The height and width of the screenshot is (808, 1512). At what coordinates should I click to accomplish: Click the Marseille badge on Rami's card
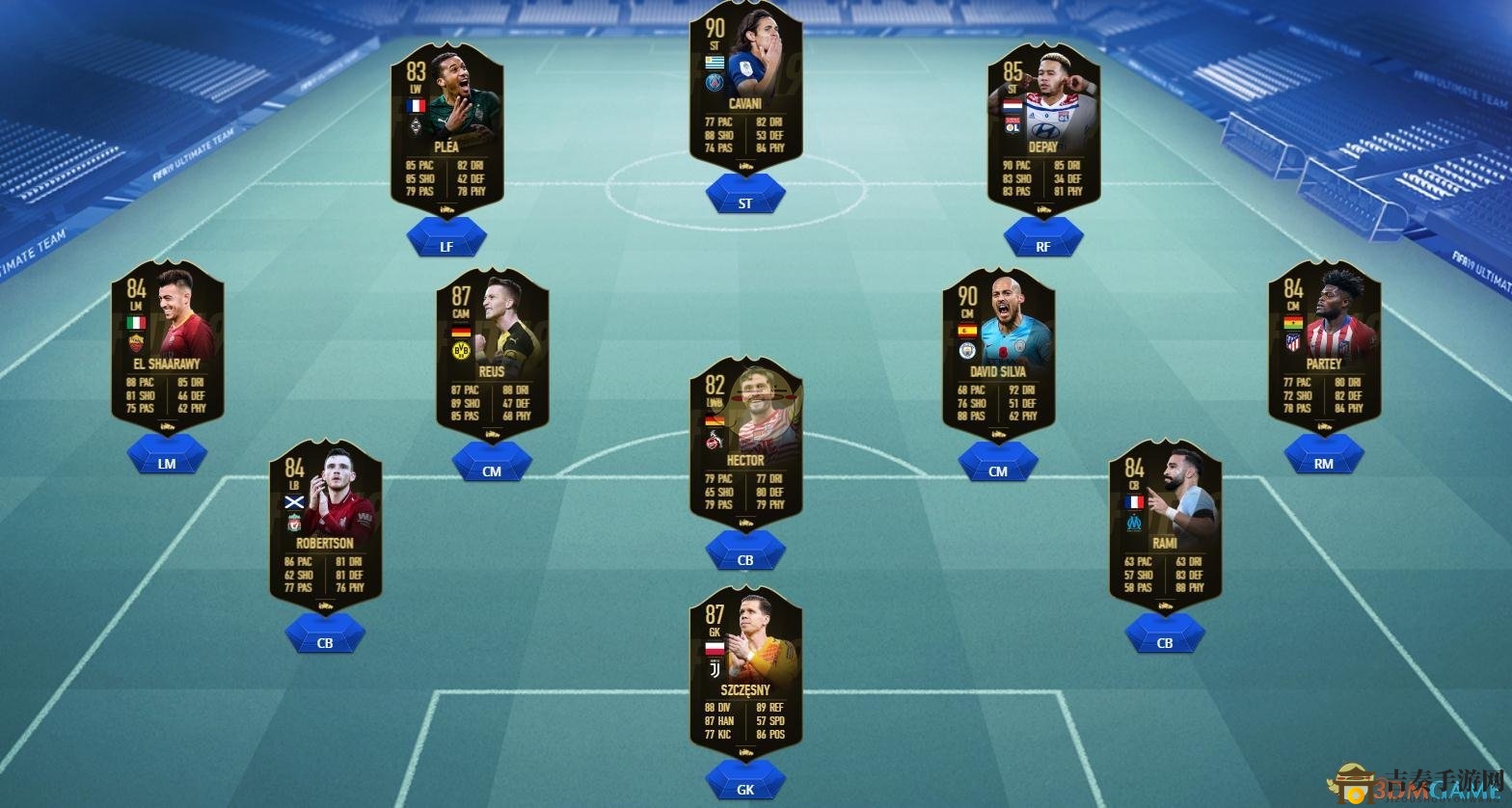(x=1134, y=521)
